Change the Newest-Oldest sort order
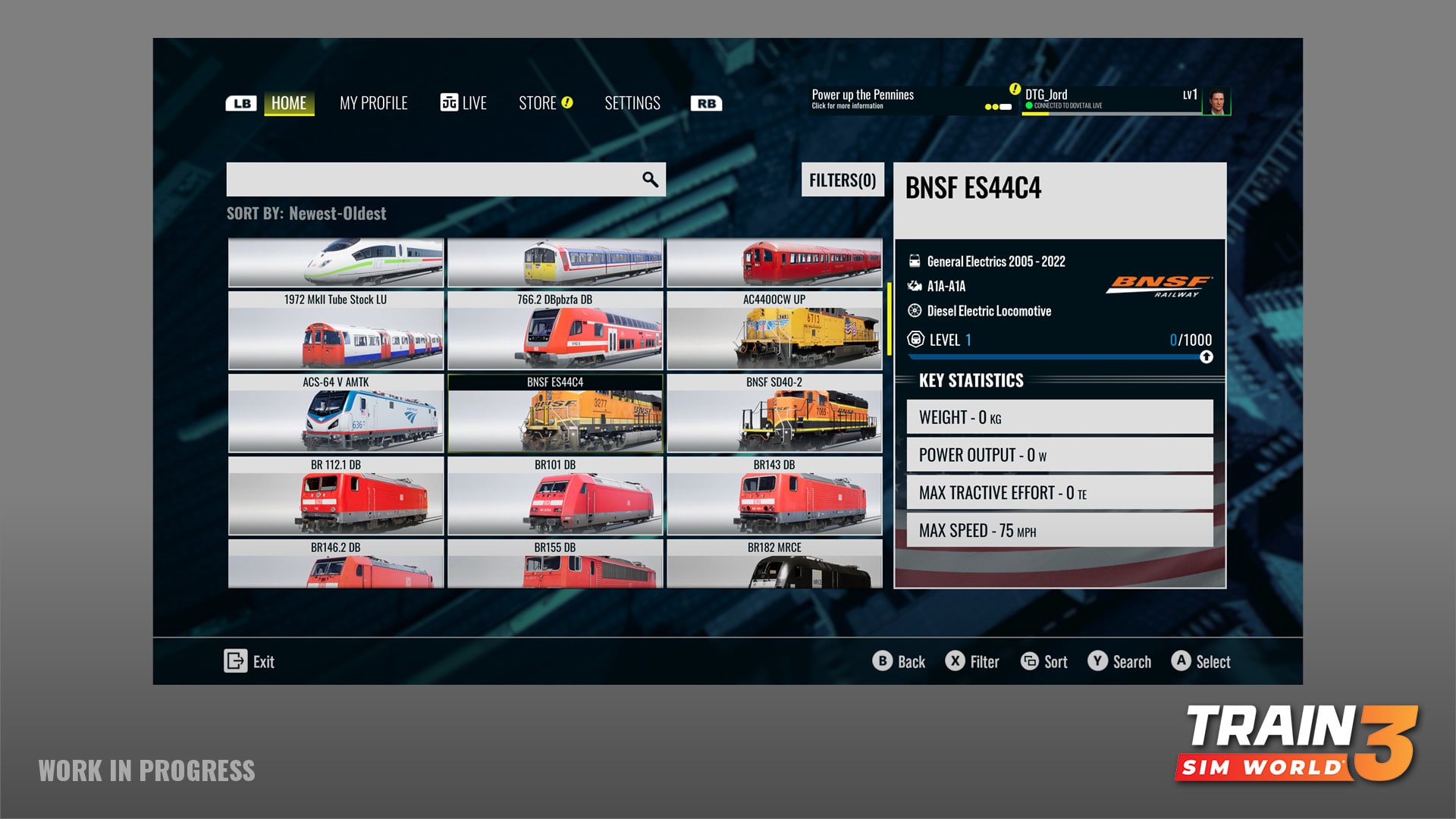Image resolution: width=1456 pixels, height=819 pixels. [x=337, y=214]
